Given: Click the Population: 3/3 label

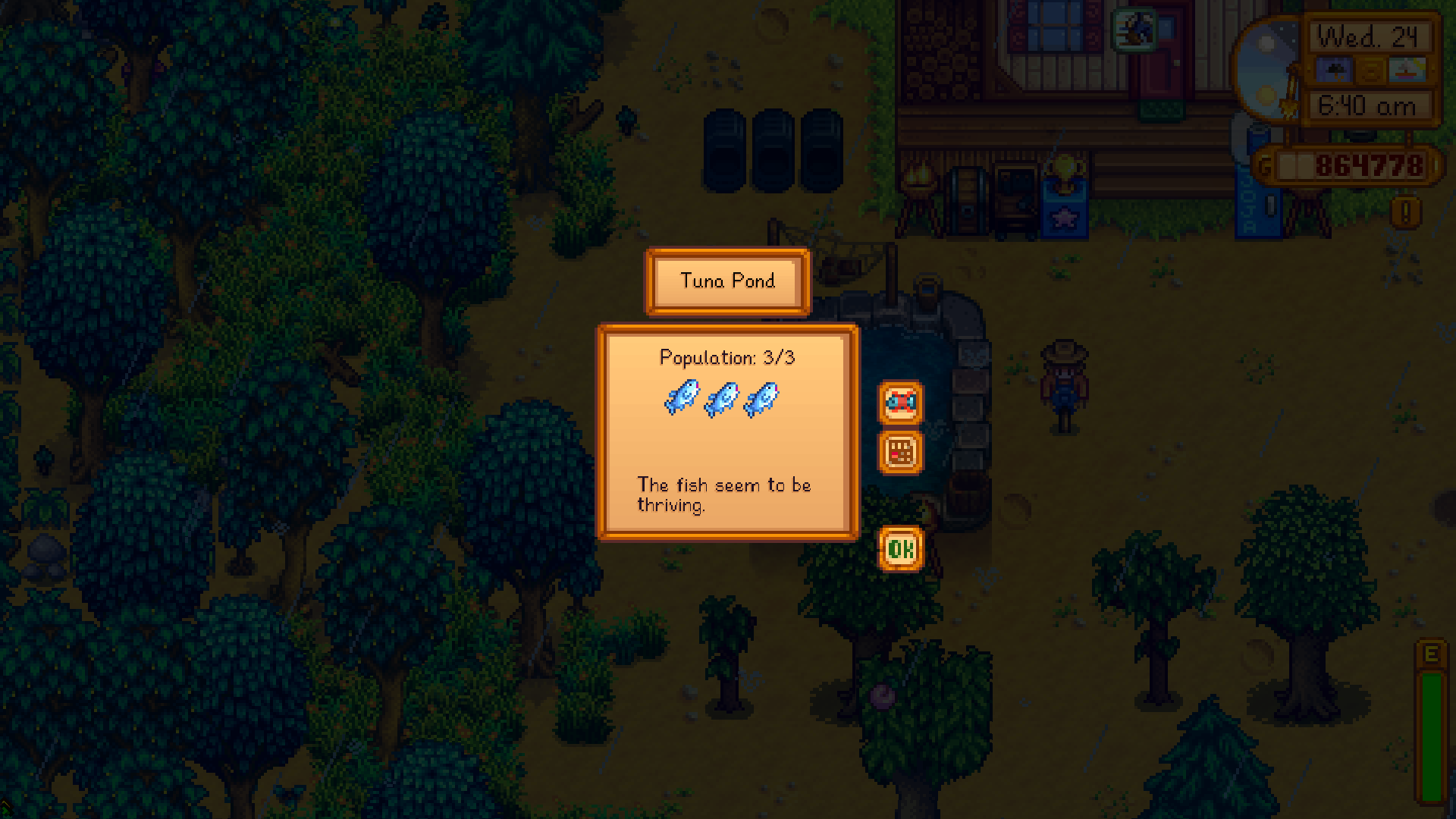Looking at the screenshot, I should point(727,357).
